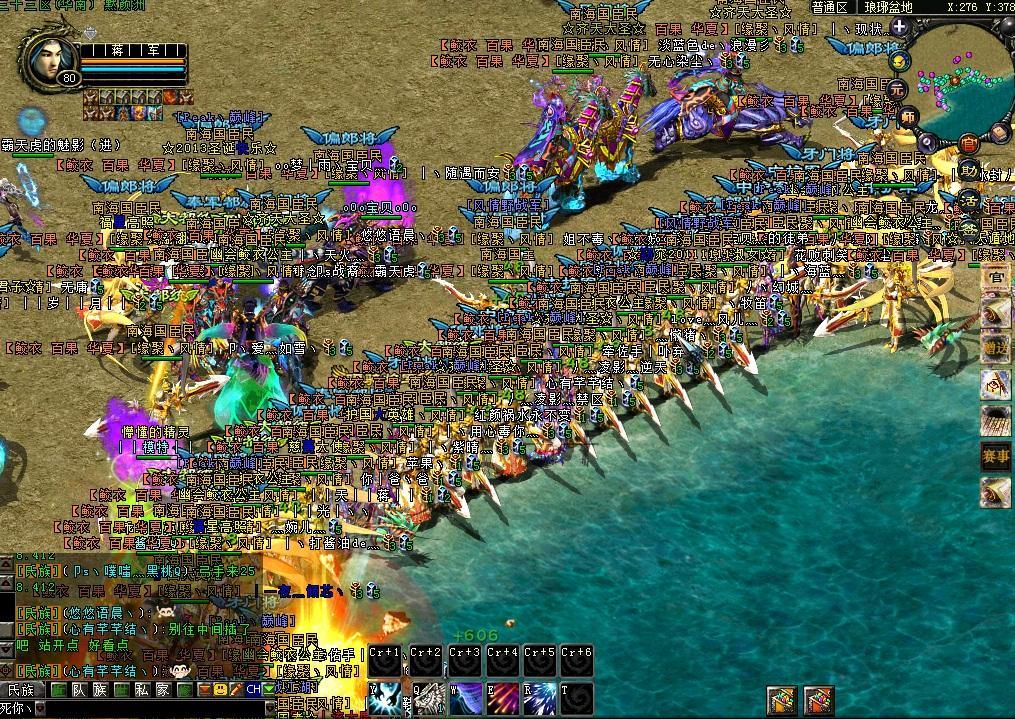
Task: Open the smiley emoji picker in chat
Action: [x=220, y=690]
